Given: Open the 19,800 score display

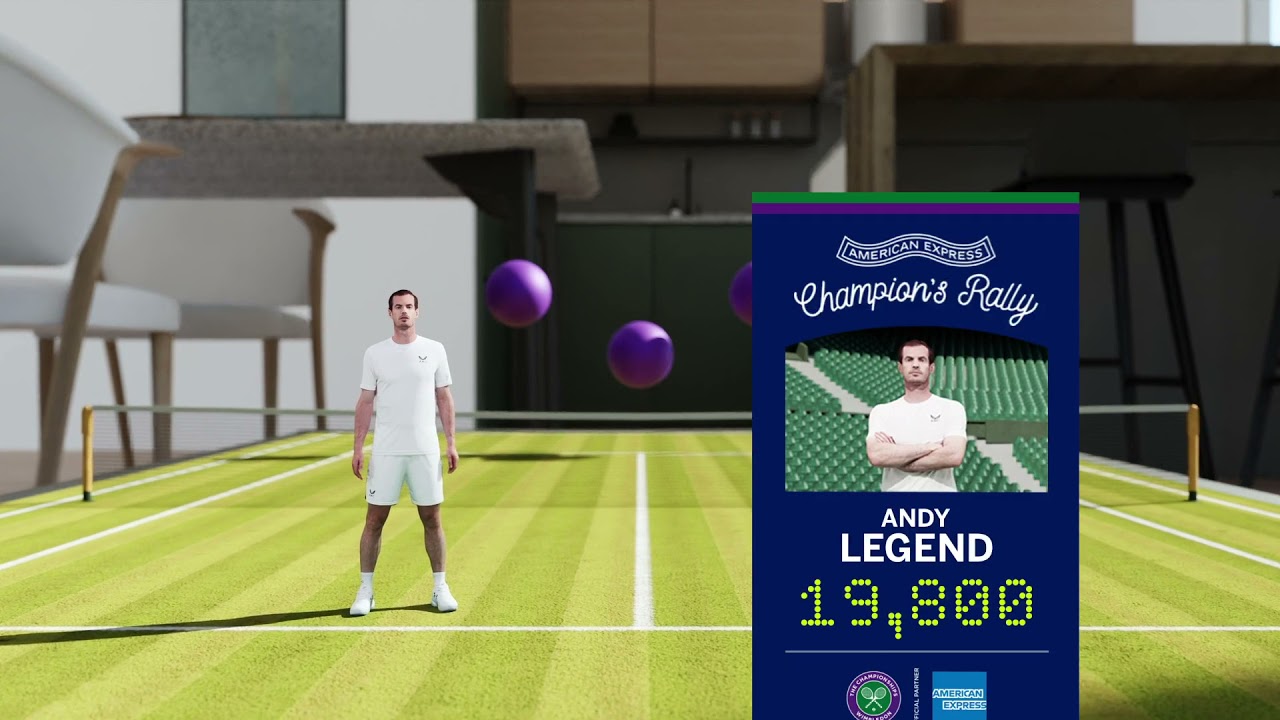Looking at the screenshot, I should pos(915,600).
